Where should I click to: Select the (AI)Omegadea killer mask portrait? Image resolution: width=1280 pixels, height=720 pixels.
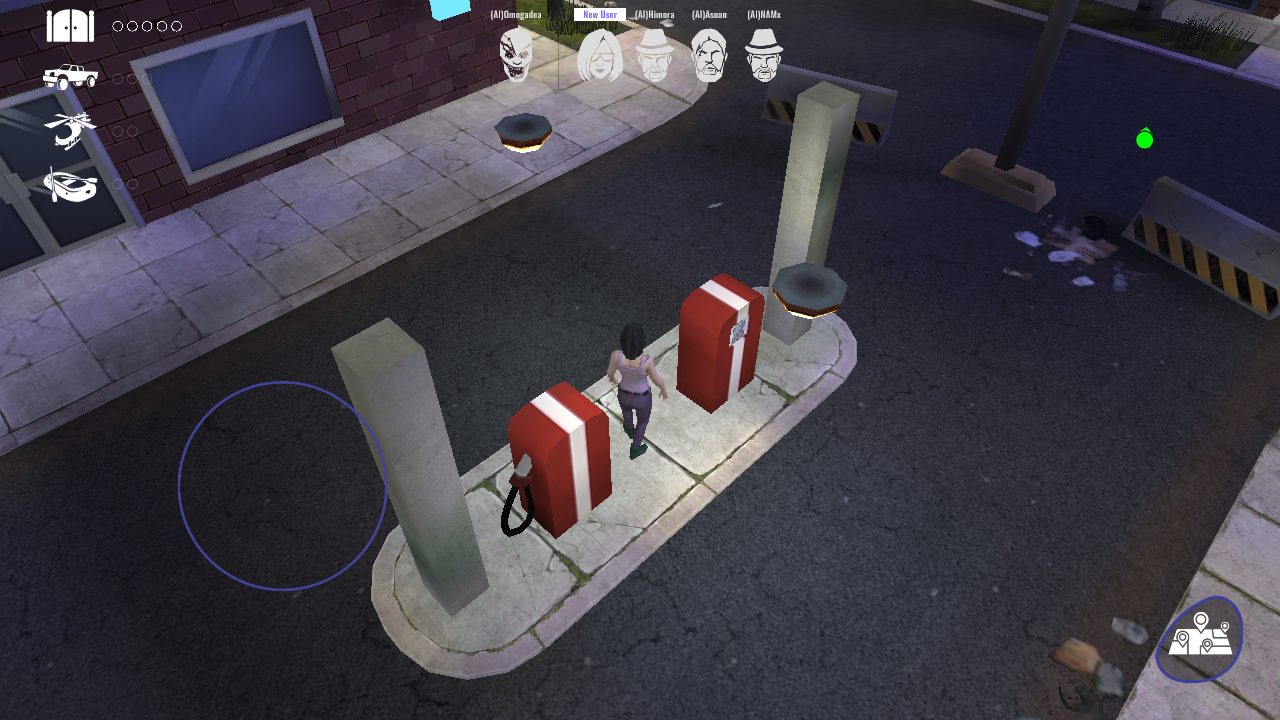pos(516,54)
